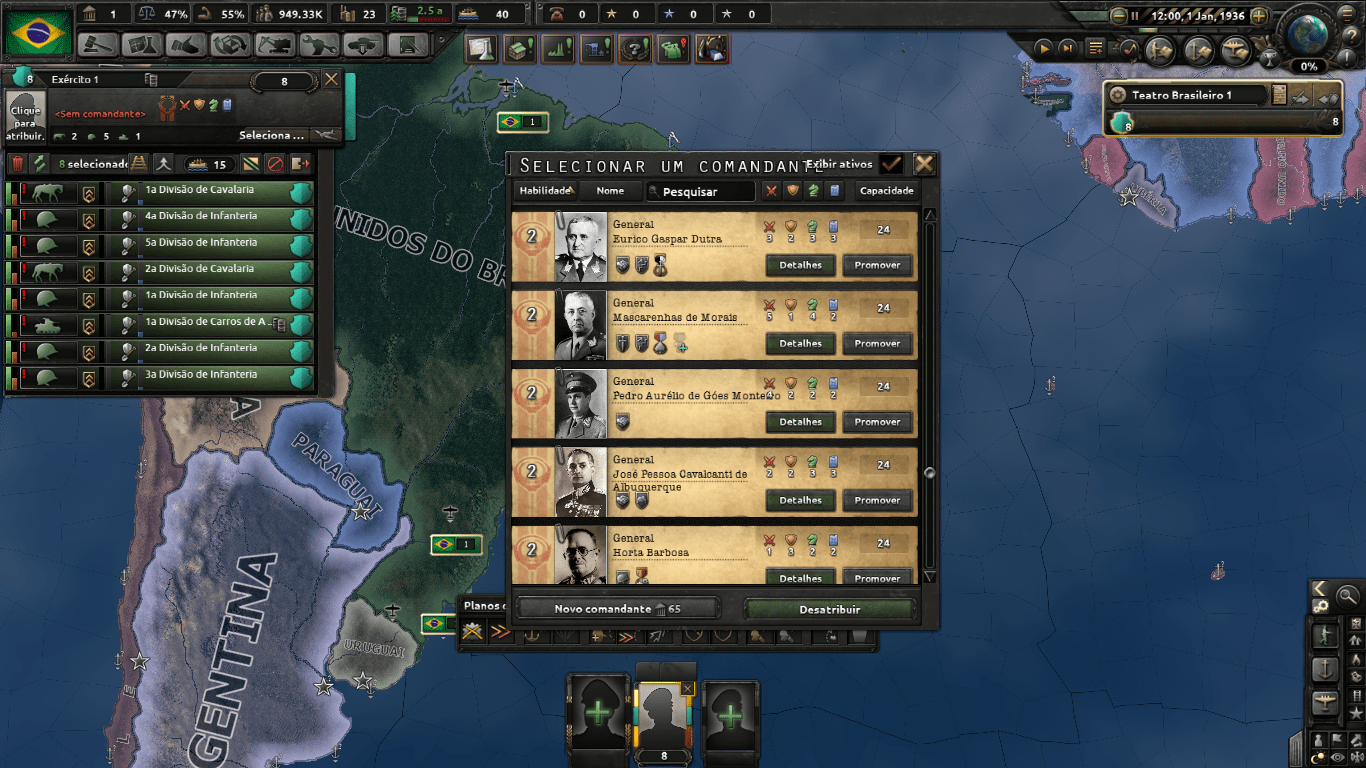This screenshot has width=1366, height=768.
Task: Click Promover for Mascarenhas de Morais
Action: point(877,343)
